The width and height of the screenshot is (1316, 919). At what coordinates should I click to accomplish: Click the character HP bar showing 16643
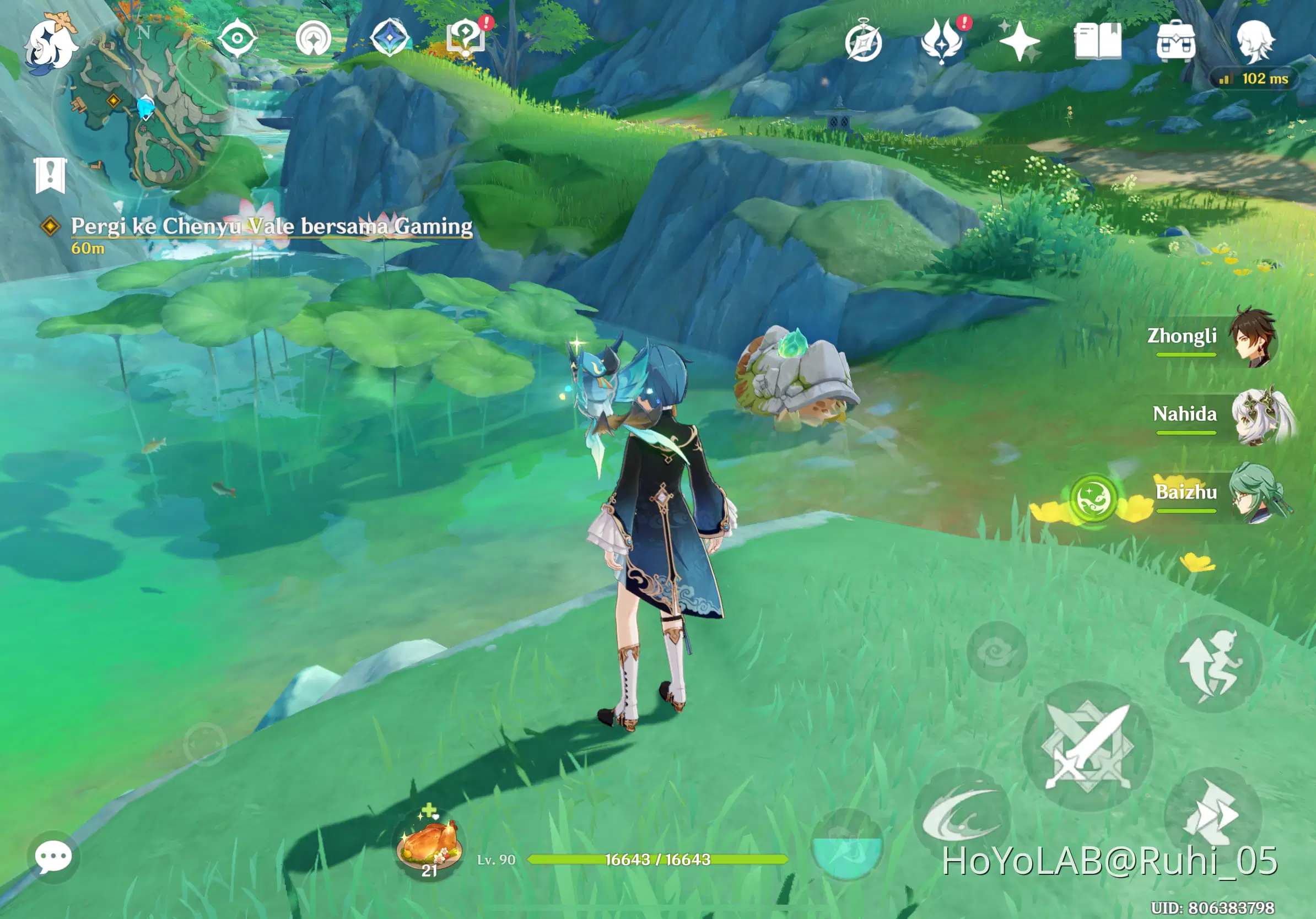click(657, 858)
